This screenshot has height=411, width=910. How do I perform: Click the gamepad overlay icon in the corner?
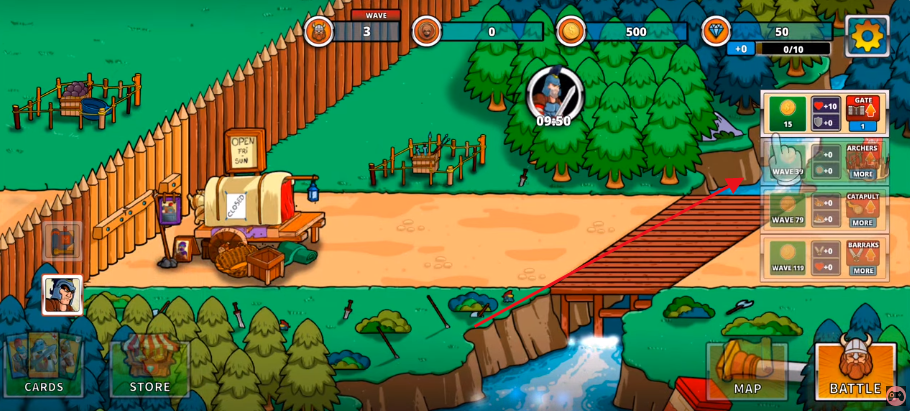[896, 397]
